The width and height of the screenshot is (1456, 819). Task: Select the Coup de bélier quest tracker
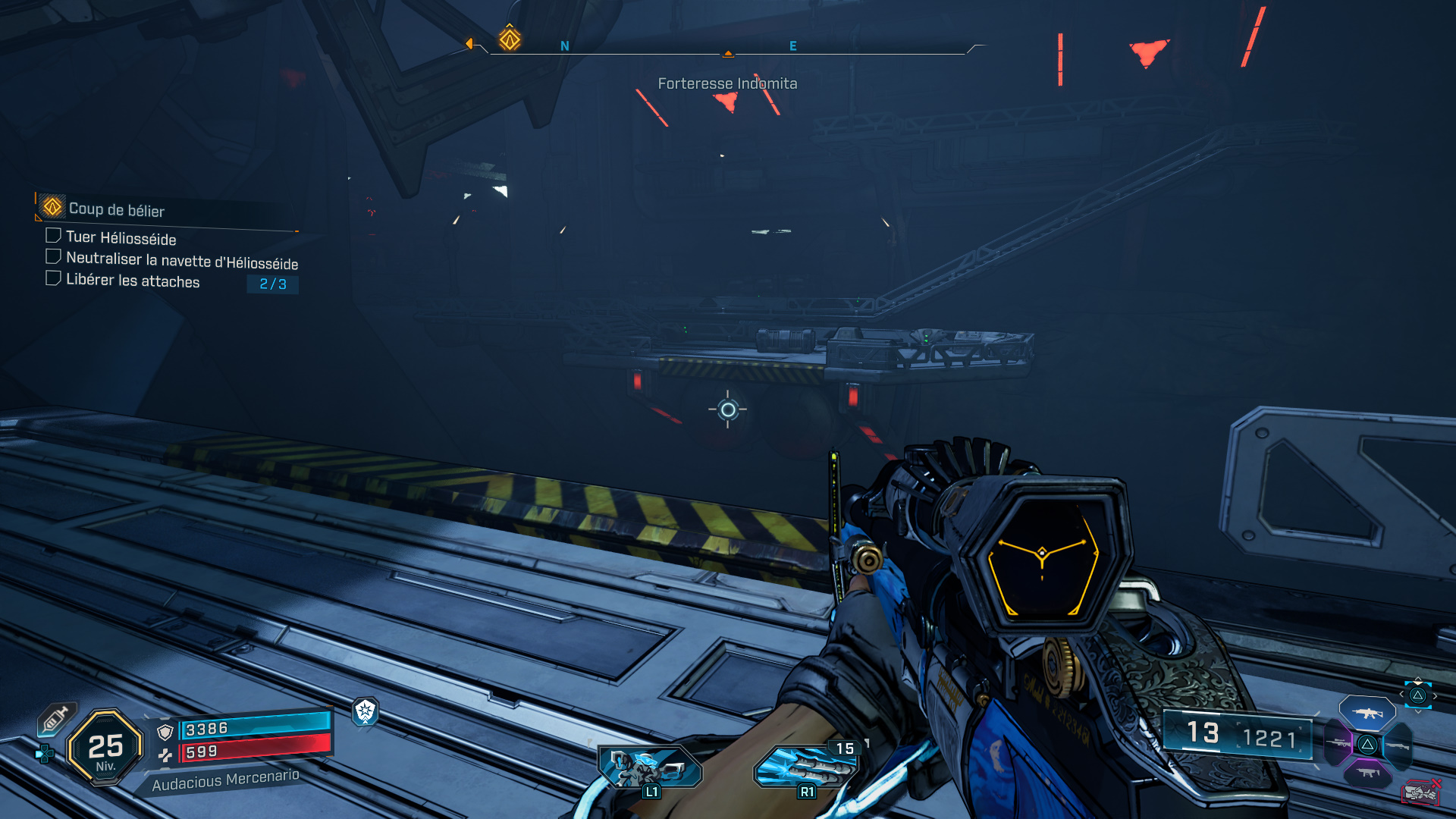click(115, 209)
